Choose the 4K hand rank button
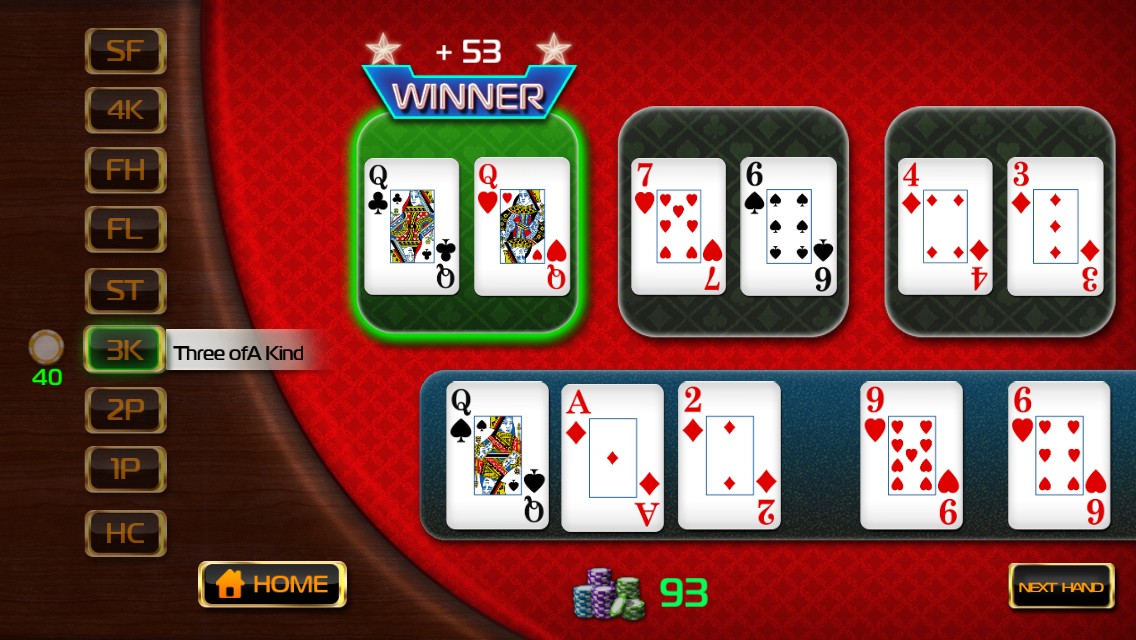Screen dimensions: 1136x640 (125, 110)
